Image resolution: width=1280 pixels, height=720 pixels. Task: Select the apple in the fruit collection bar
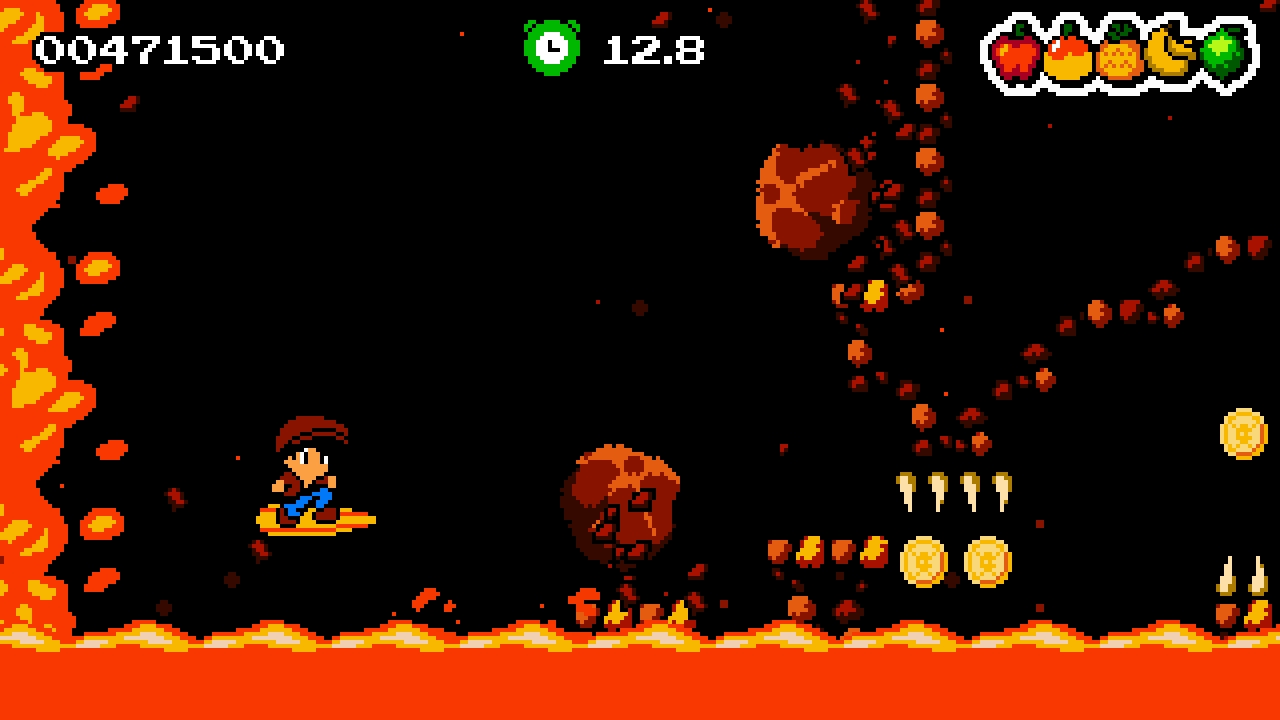pyautogui.click(x=1017, y=55)
